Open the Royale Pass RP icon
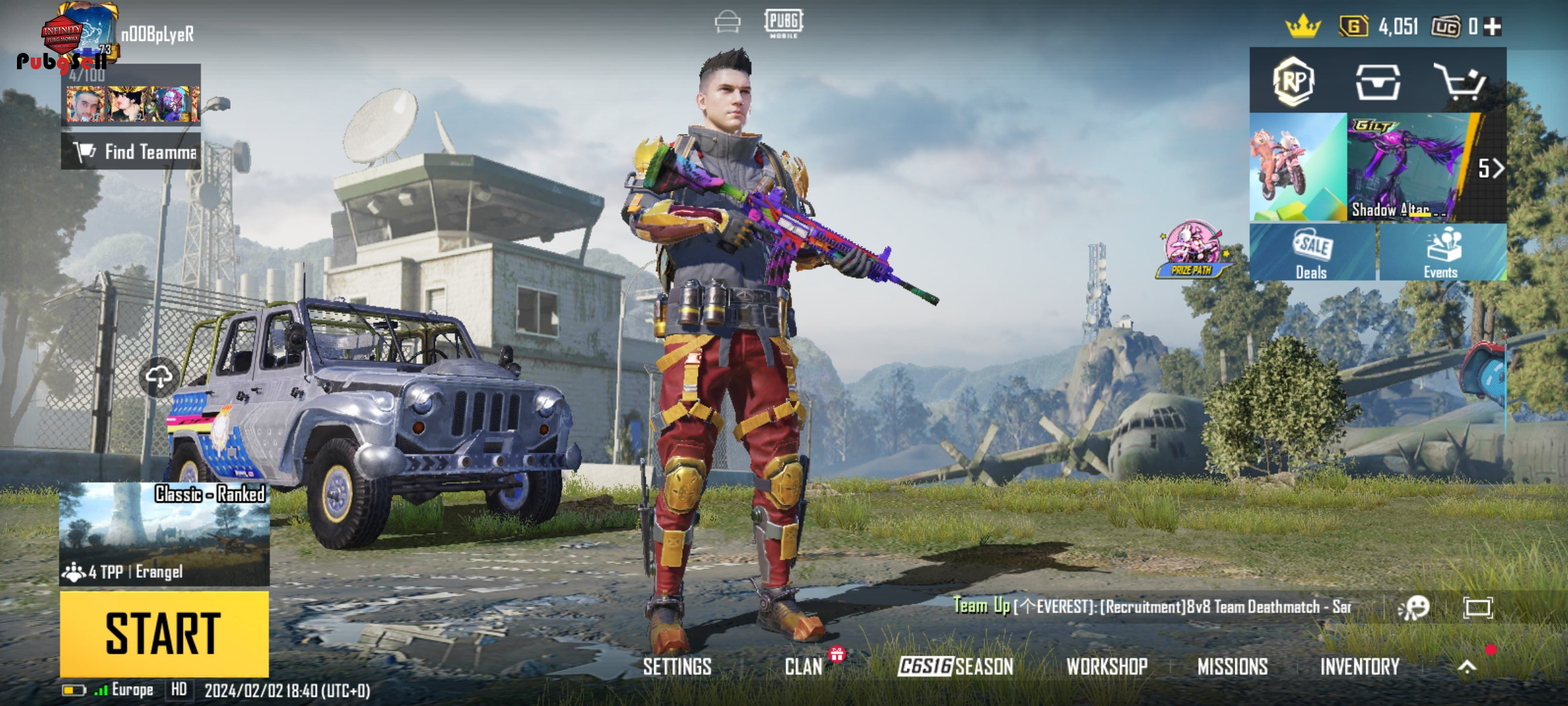This screenshot has width=1568, height=706. pyautogui.click(x=1294, y=82)
